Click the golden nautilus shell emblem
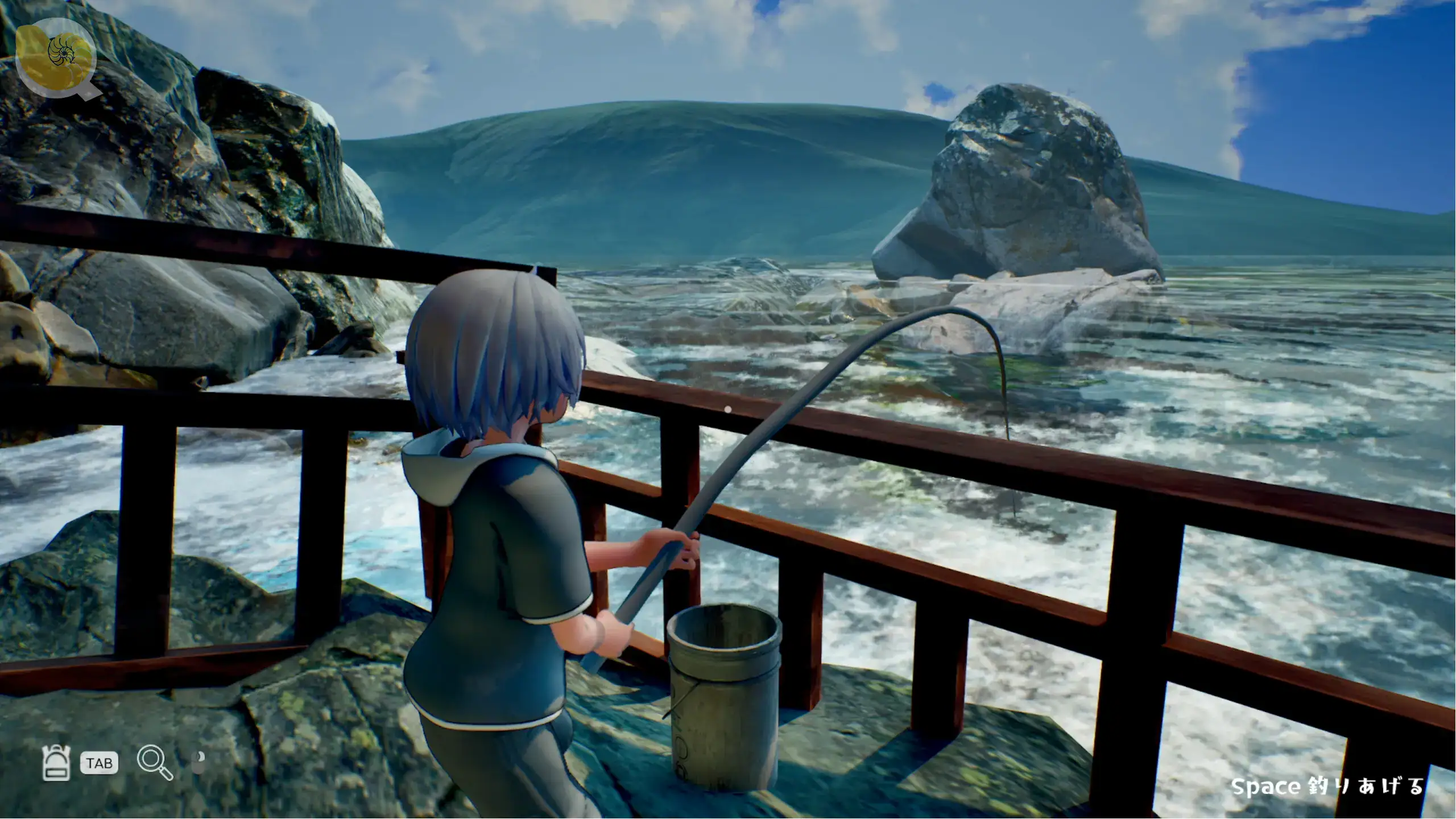This screenshot has width=1456, height=819. pos(57,56)
